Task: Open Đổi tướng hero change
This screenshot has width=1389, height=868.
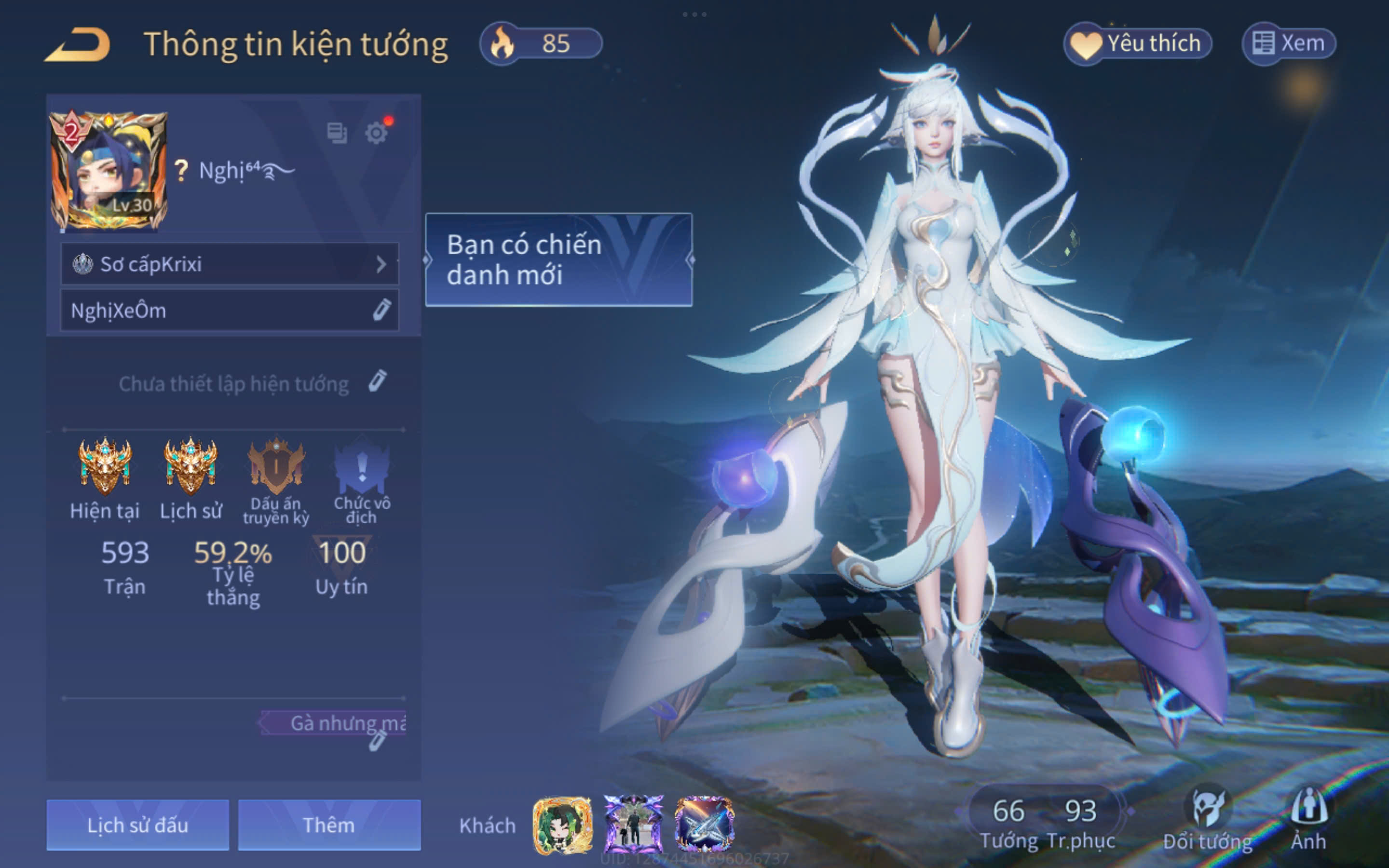Action: (x=1208, y=820)
